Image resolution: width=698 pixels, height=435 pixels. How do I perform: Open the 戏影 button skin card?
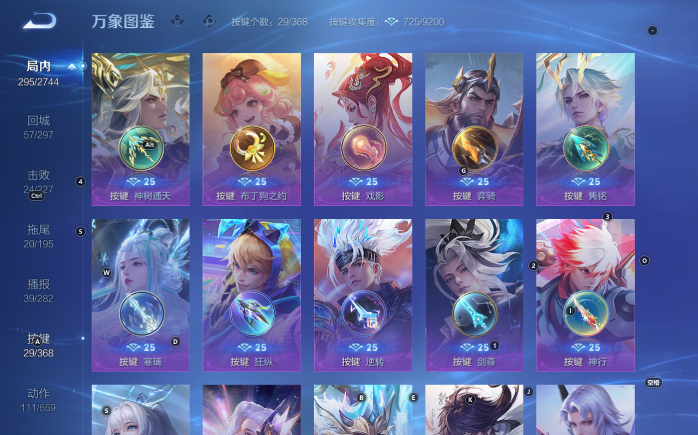363,128
